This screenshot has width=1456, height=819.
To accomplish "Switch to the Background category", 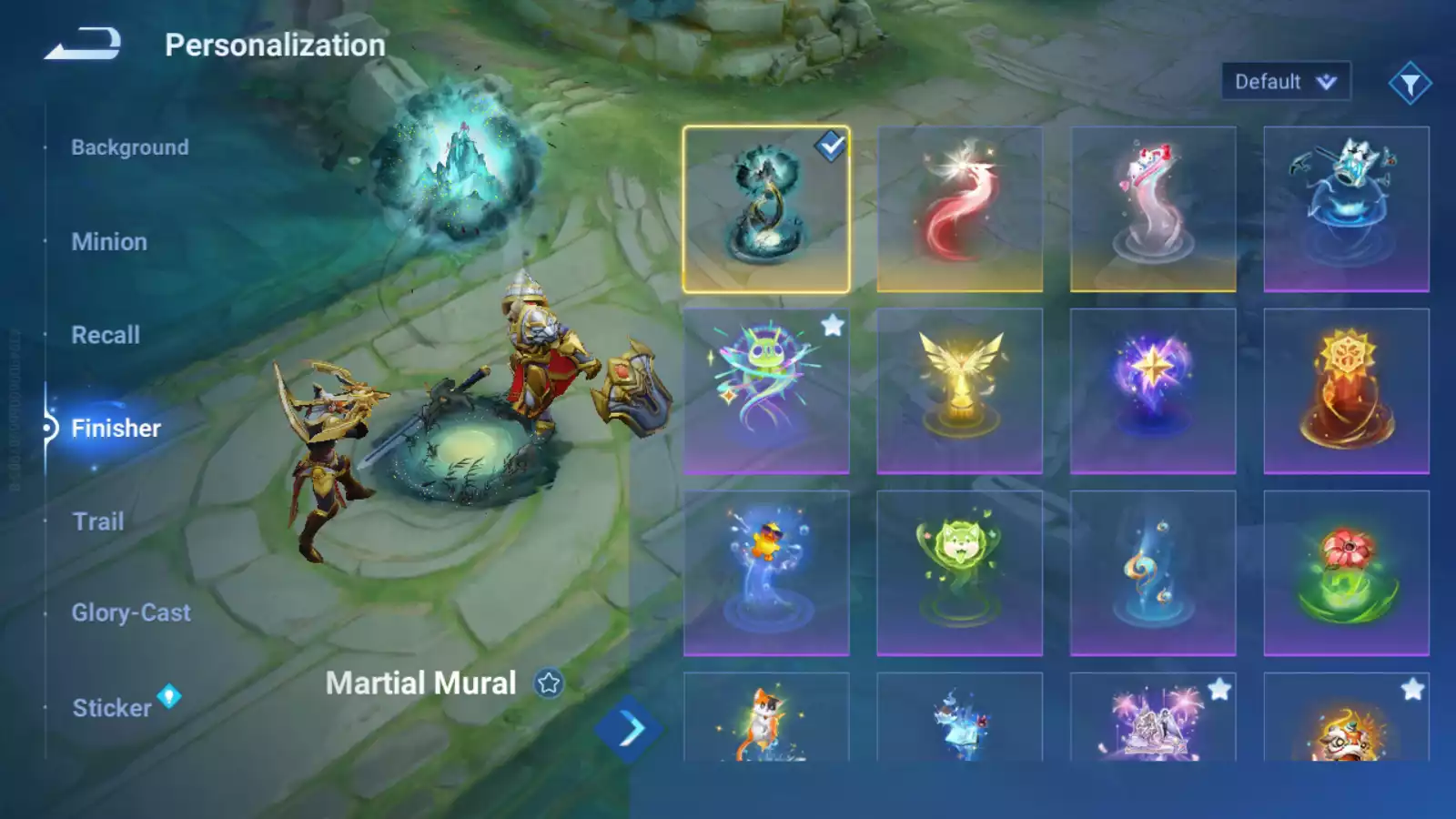I will (x=130, y=147).
